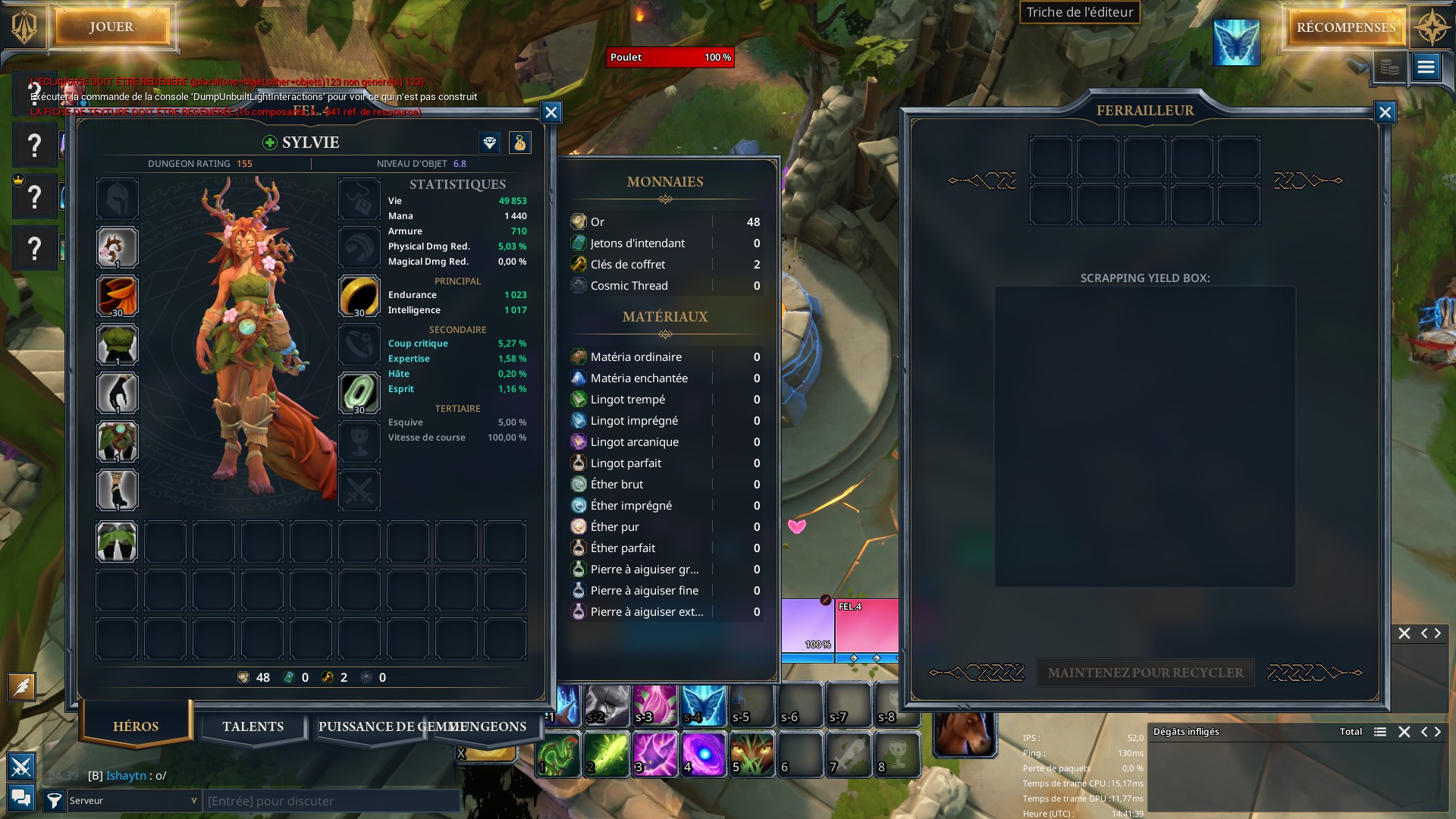This screenshot has height=819, width=1456.
Task: Click the MAINTENEZ POUR RECYCLER button
Action: pyautogui.click(x=1145, y=673)
